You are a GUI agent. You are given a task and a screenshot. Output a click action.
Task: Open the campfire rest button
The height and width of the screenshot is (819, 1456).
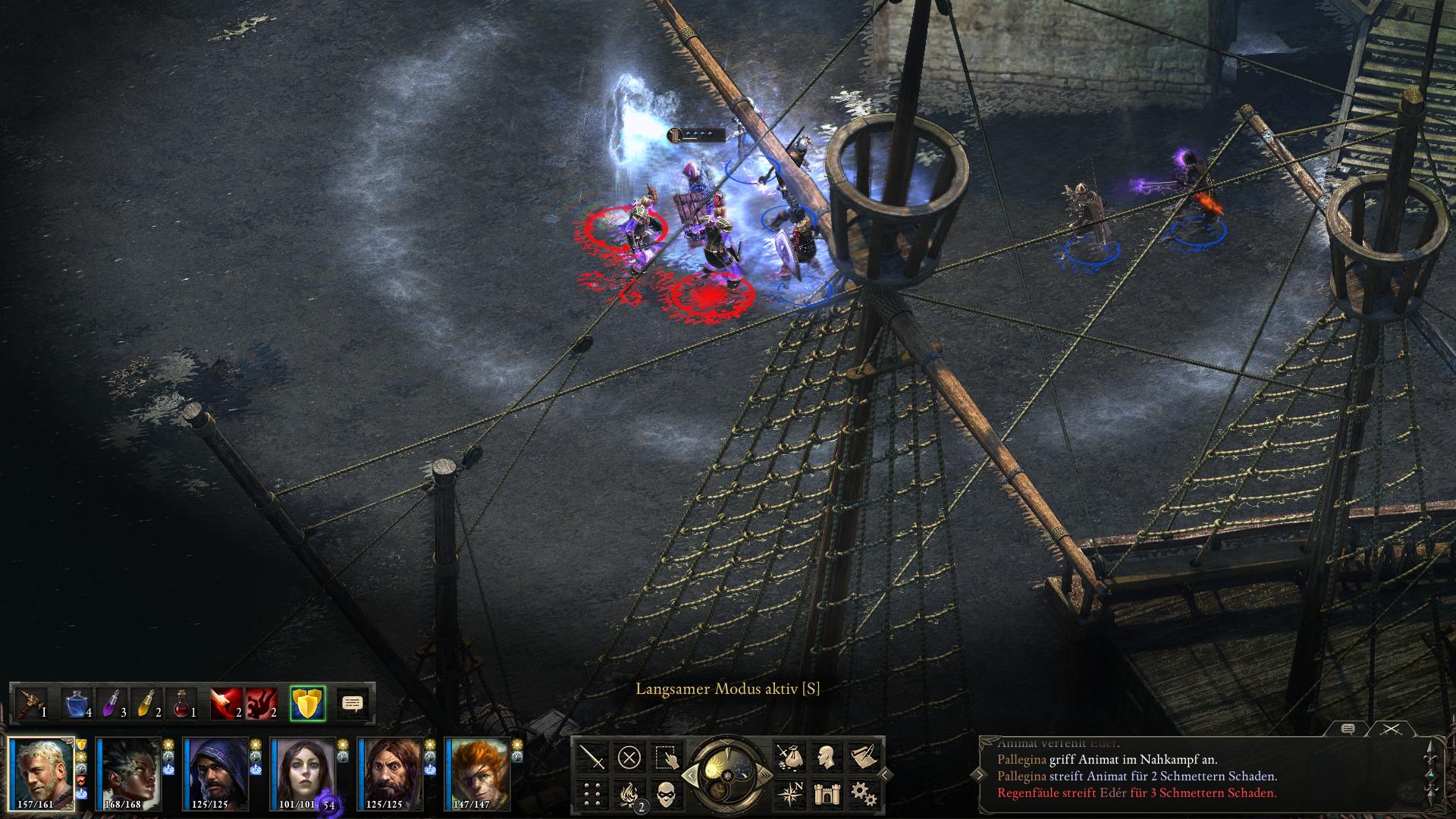coord(629,794)
